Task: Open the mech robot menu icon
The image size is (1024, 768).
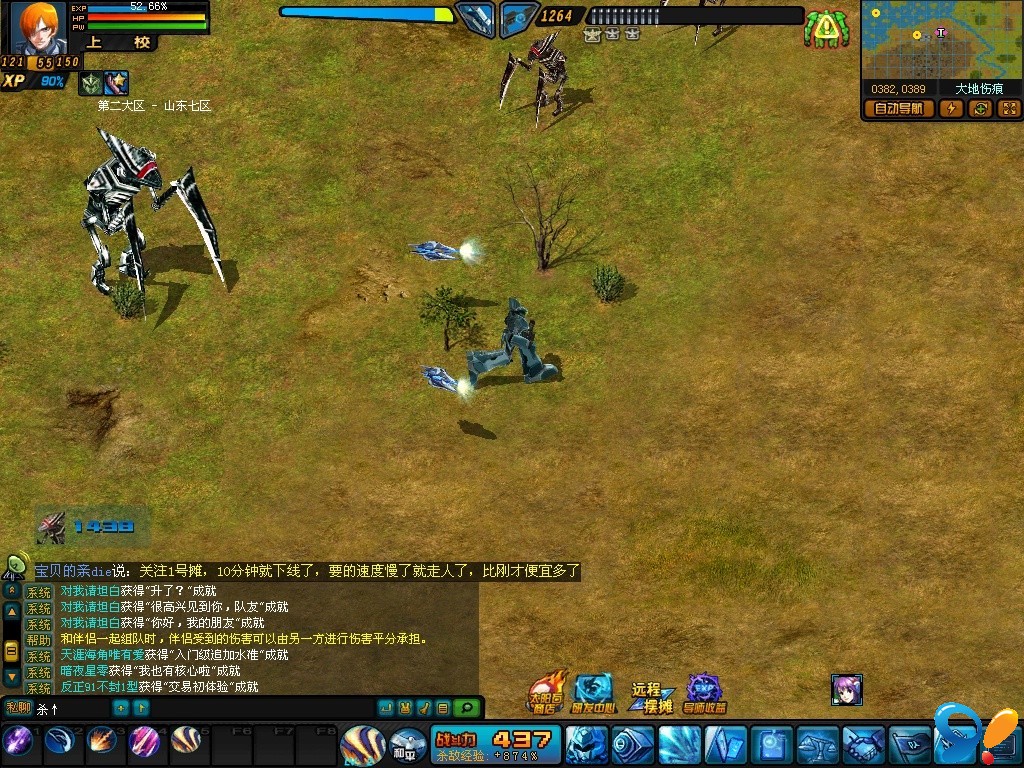Action: click(x=587, y=745)
